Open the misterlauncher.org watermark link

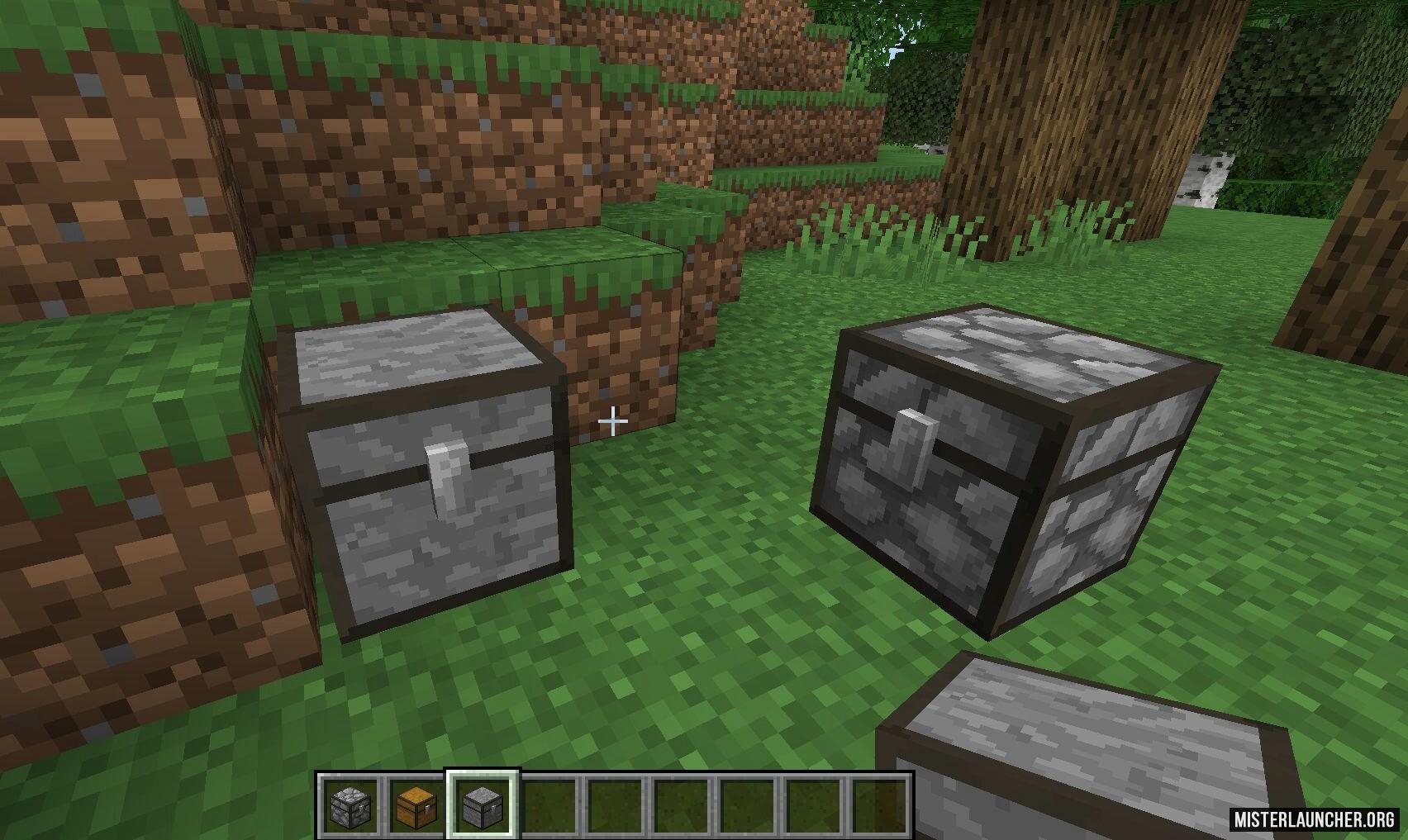point(1315,819)
